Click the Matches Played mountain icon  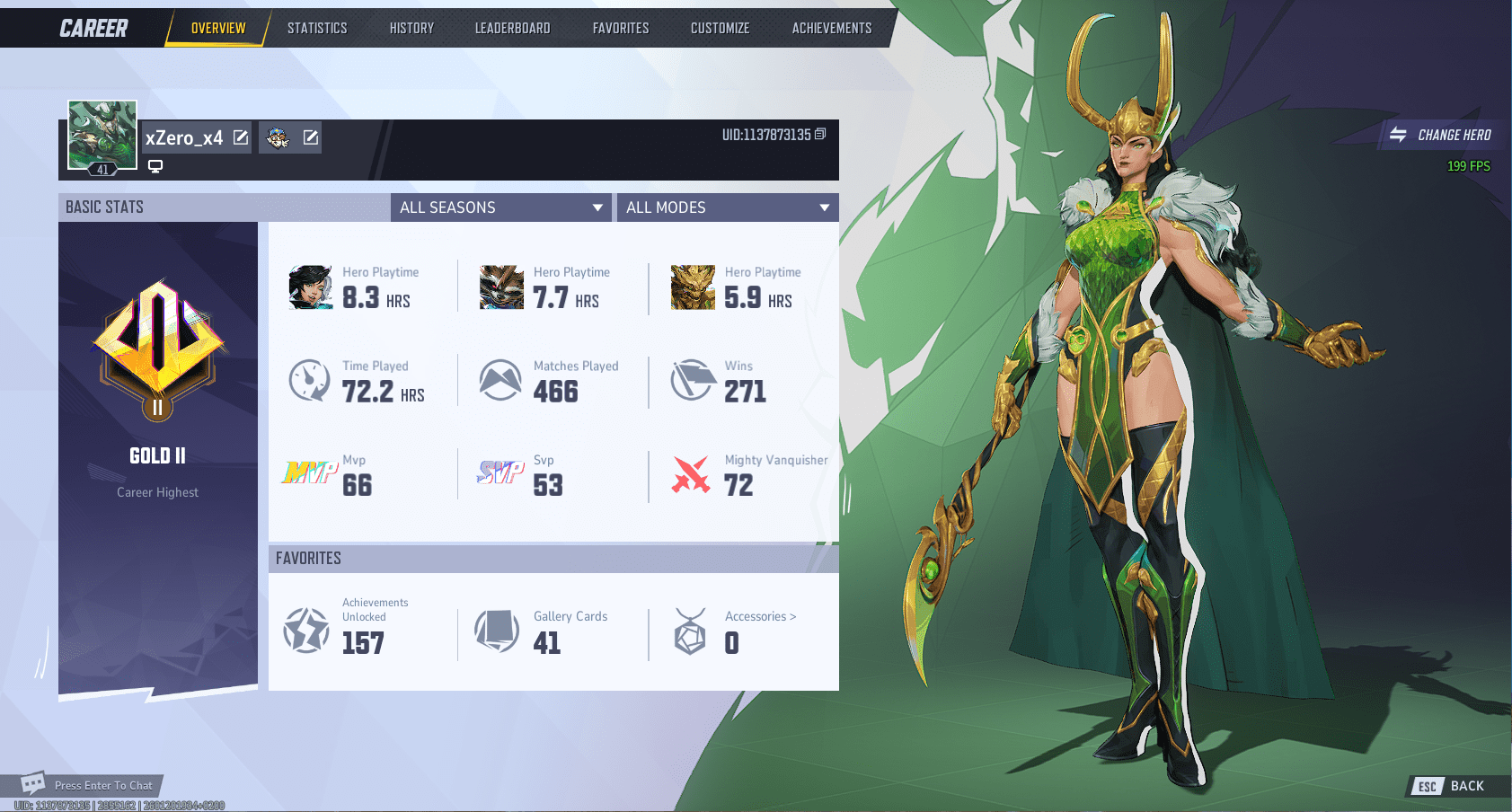tap(500, 380)
